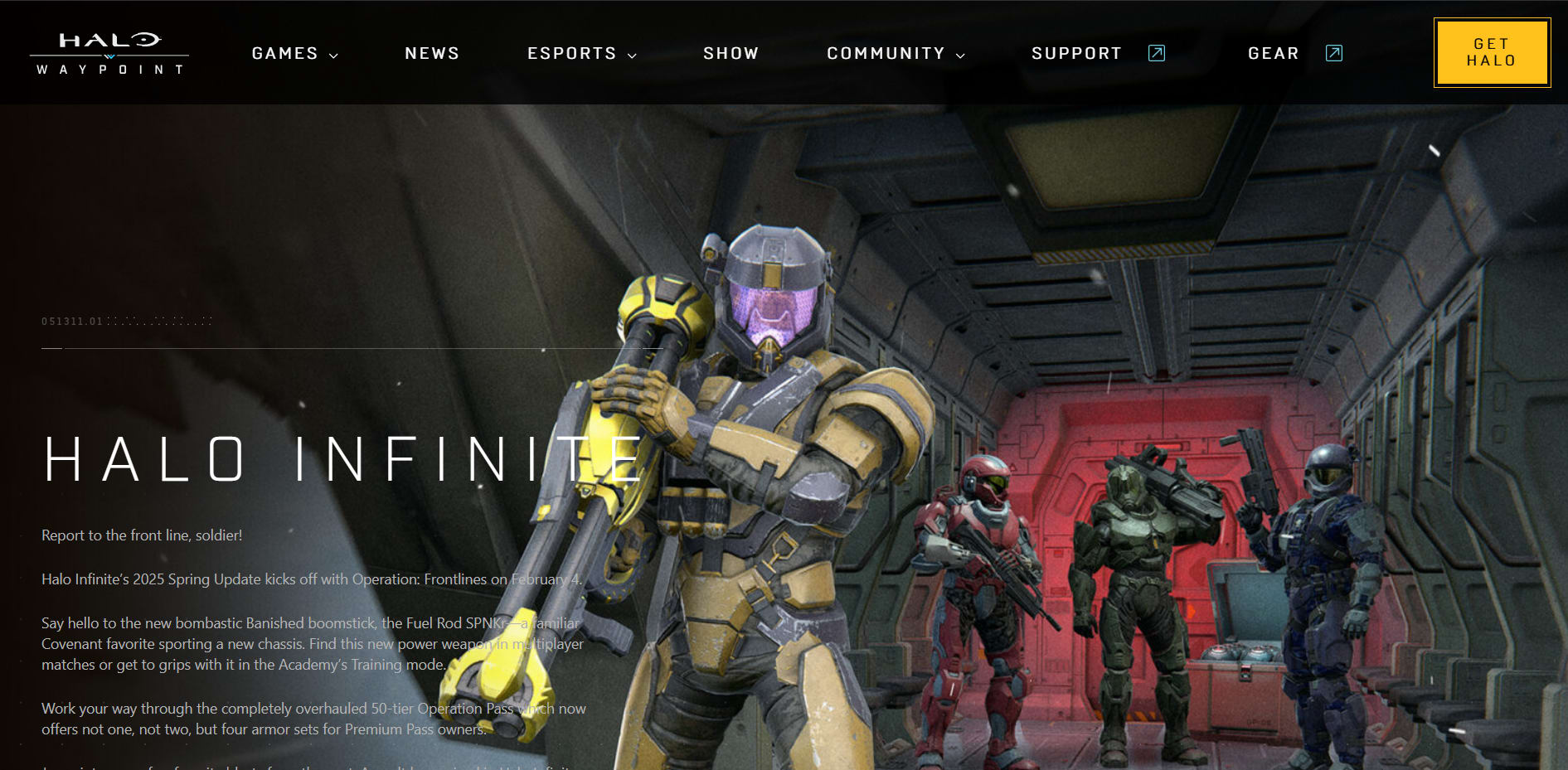Click the chevron arrow next to GAMES

click(x=334, y=56)
